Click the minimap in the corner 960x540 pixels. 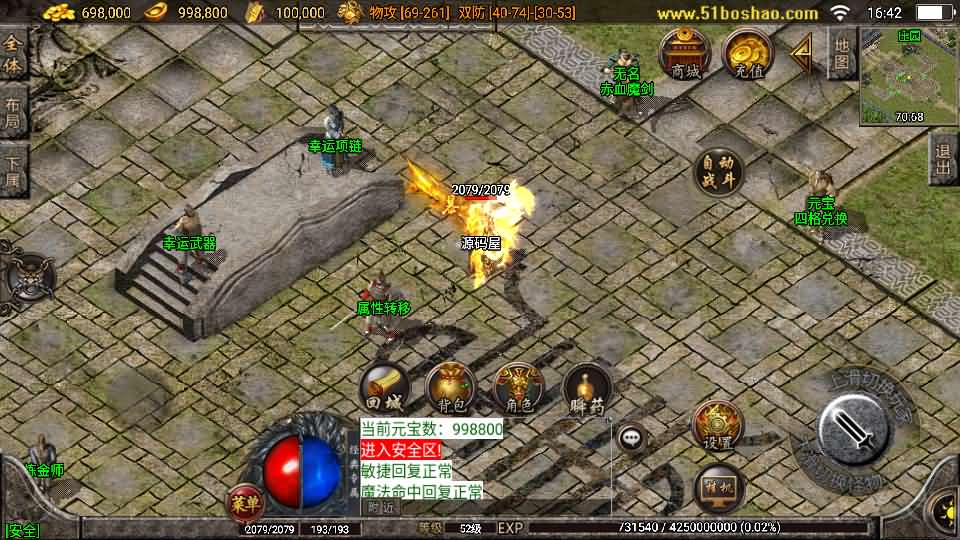pos(908,76)
